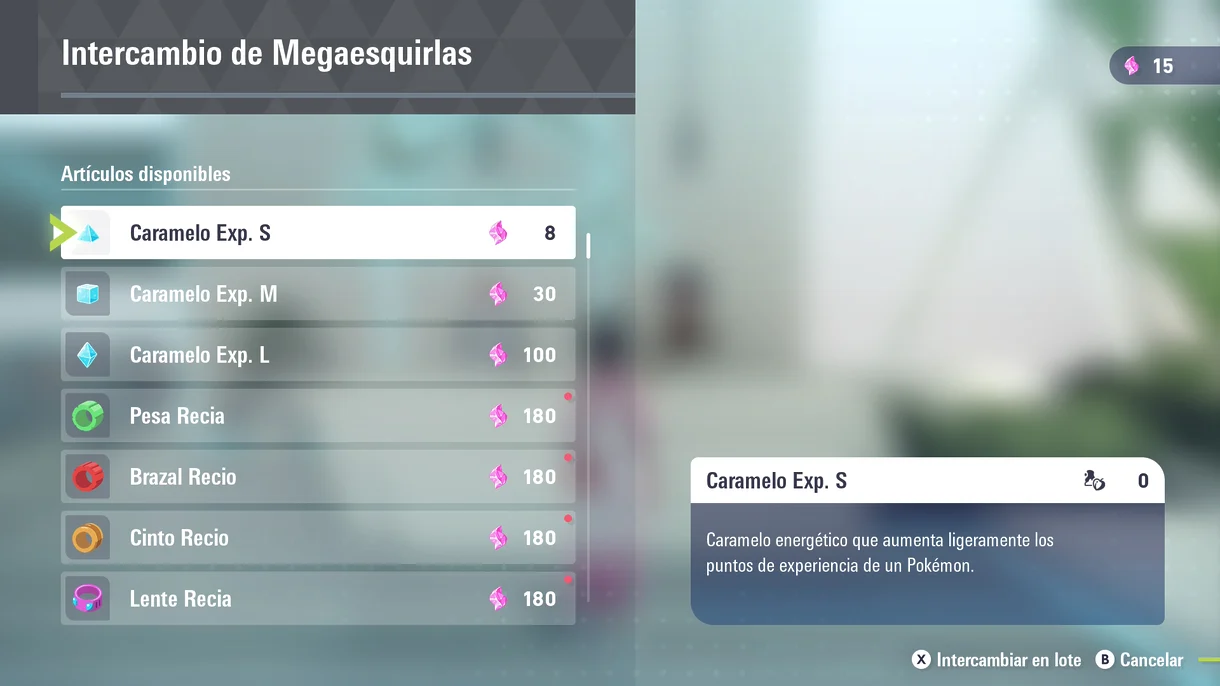
Task: Select the Pesa Recia entry
Action: 318,416
